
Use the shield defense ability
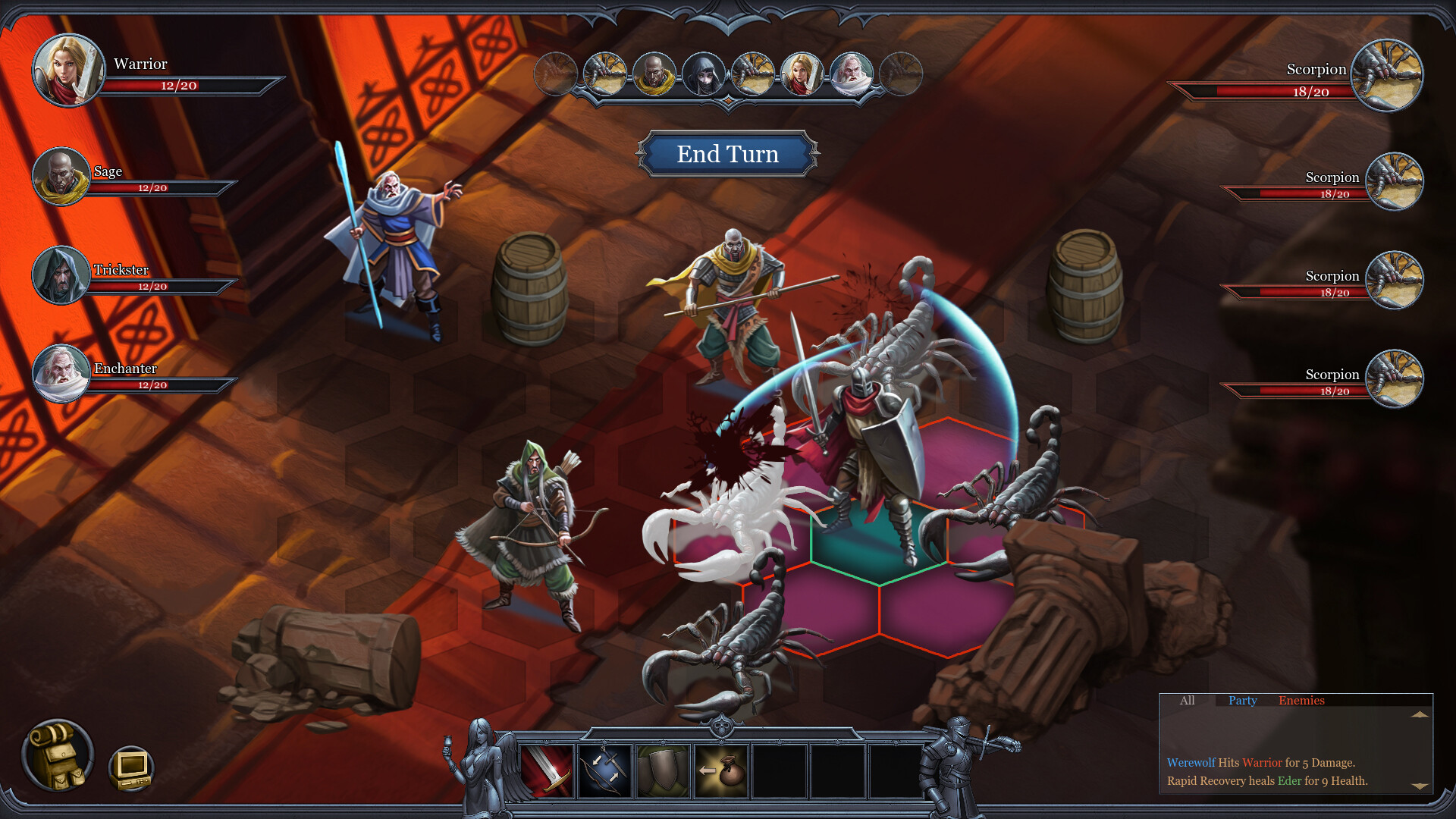[x=661, y=771]
